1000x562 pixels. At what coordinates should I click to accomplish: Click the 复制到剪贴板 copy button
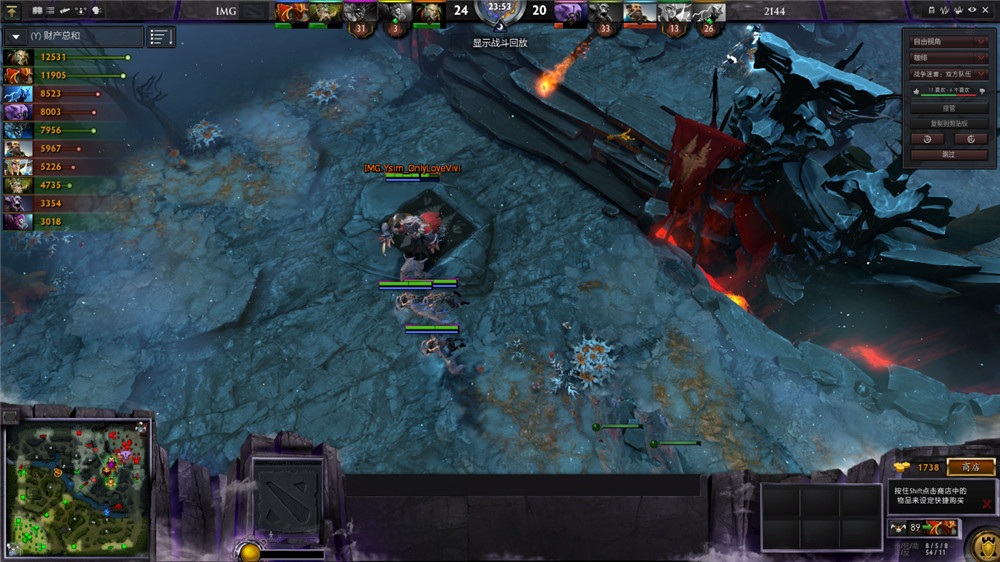[x=949, y=123]
